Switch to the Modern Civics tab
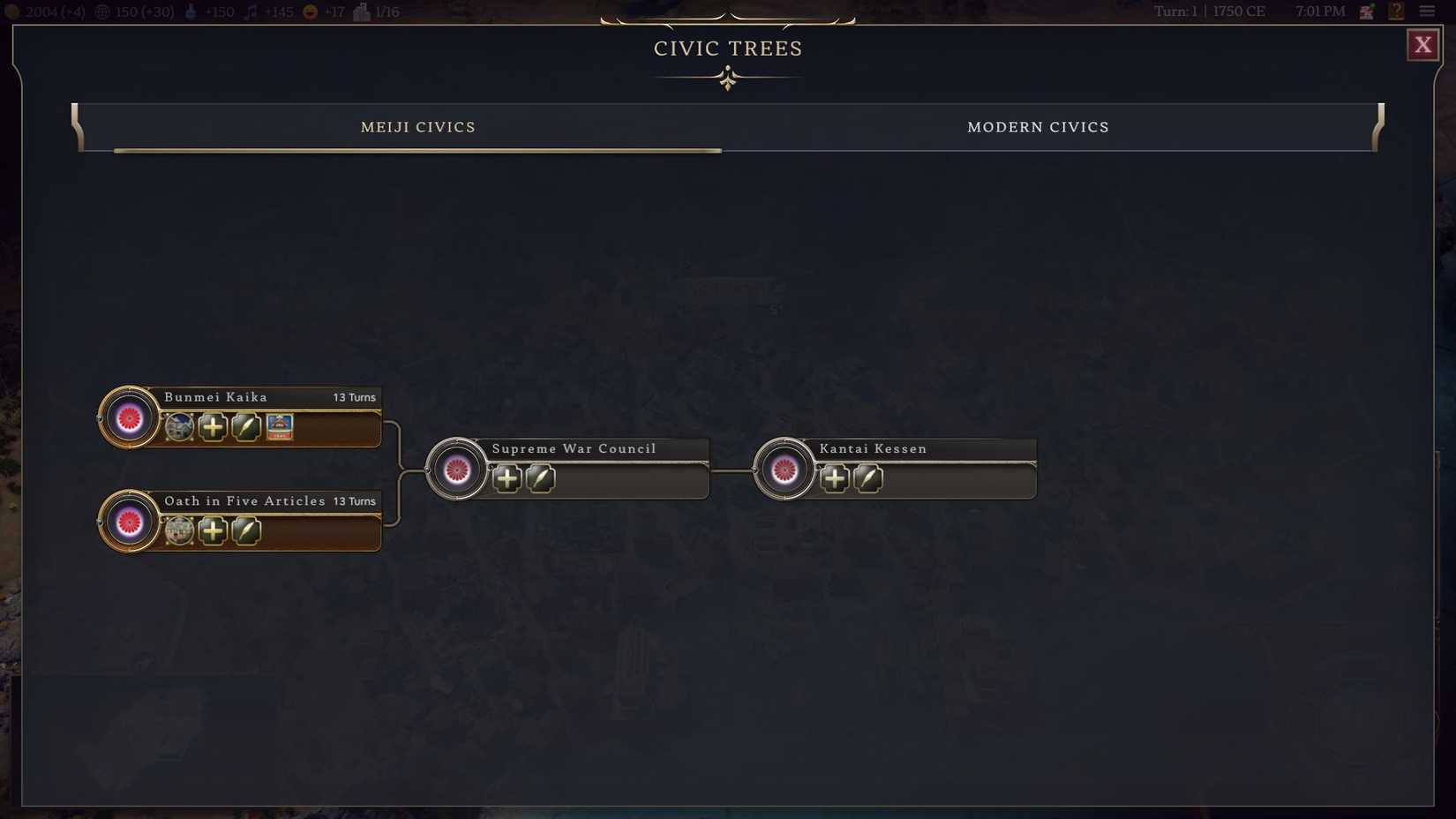 1038,127
